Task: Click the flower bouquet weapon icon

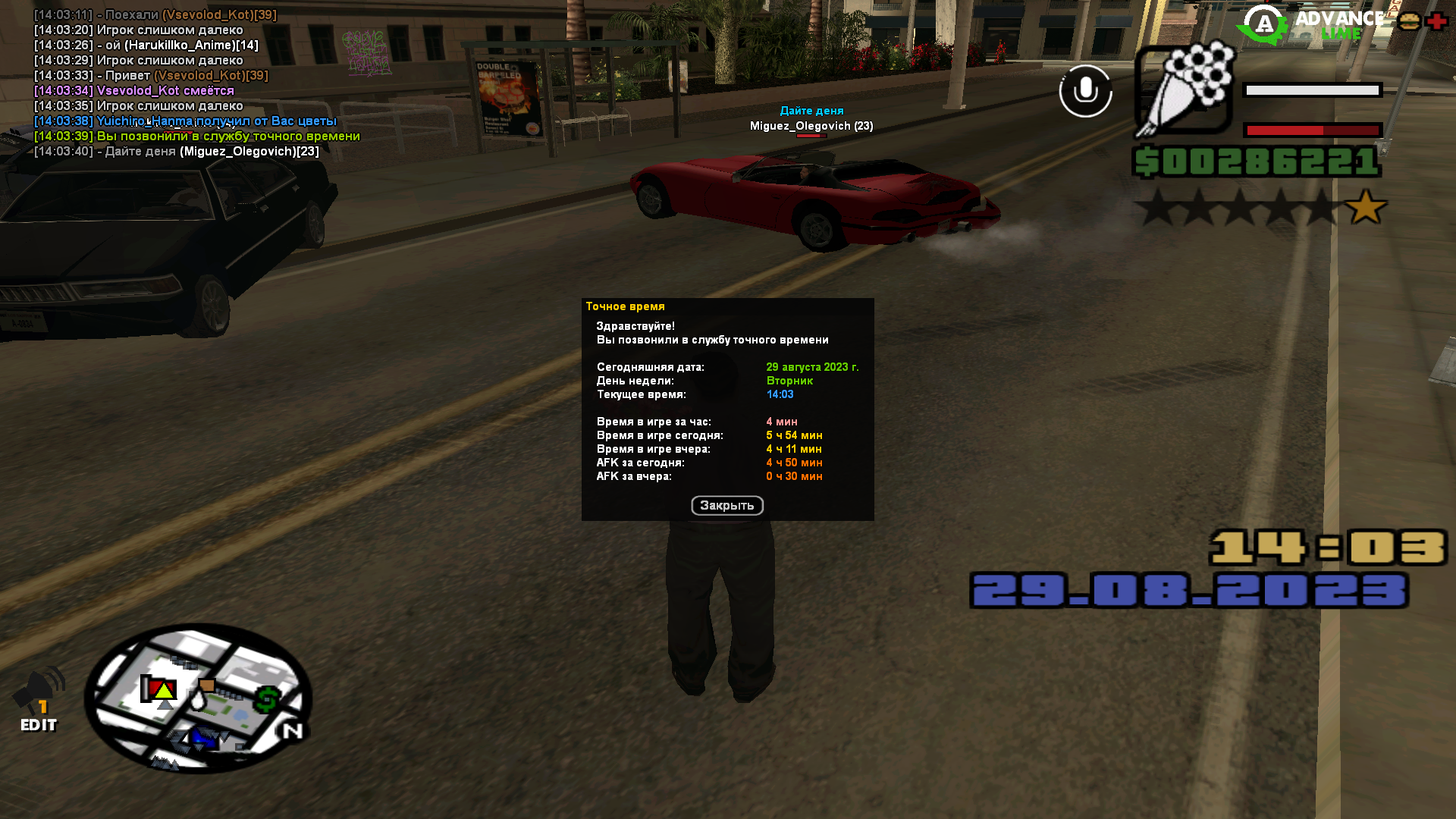Action: [x=1184, y=89]
